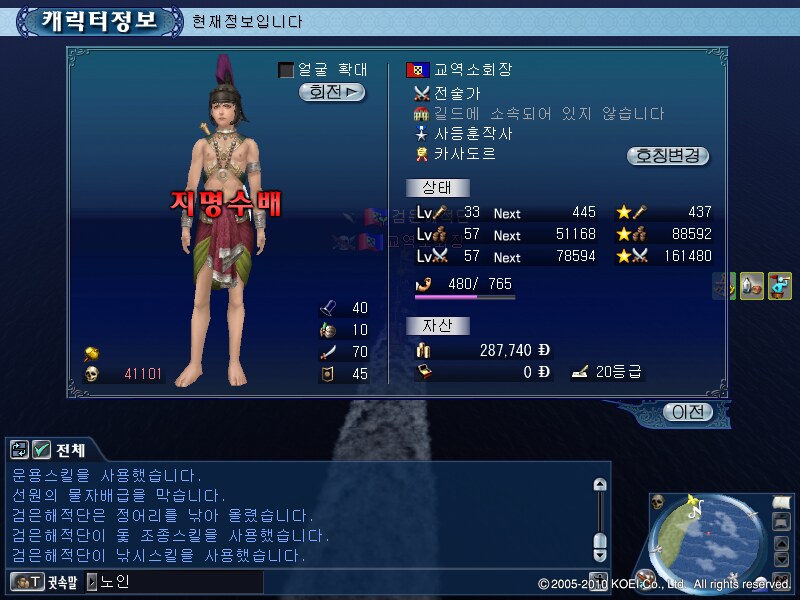Toggle the 얼굴 확대 face zoom checkbox
The height and width of the screenshot is (600, 800).
point(286,70)
